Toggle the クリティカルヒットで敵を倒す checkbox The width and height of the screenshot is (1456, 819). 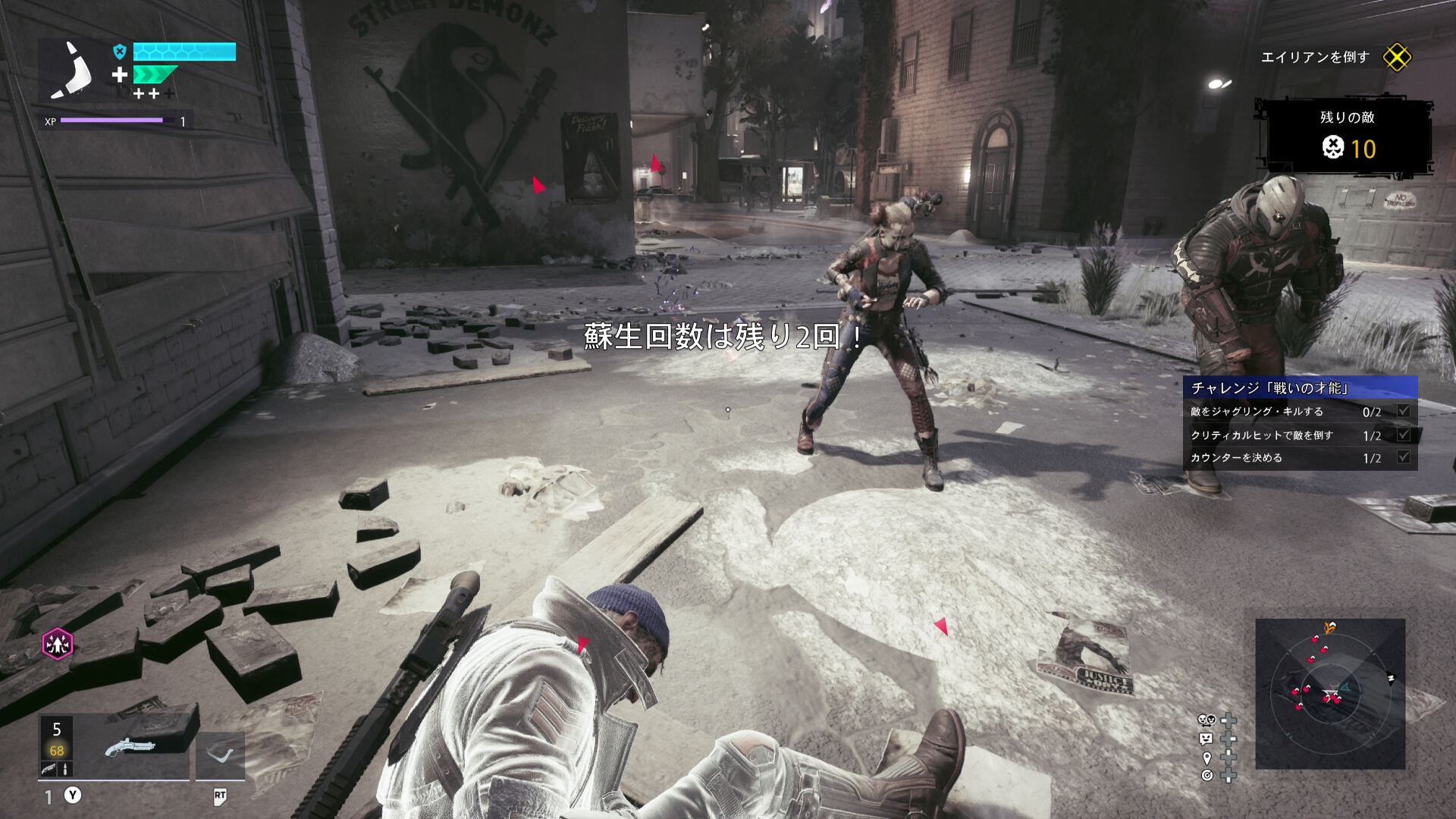click(1404, 435)
